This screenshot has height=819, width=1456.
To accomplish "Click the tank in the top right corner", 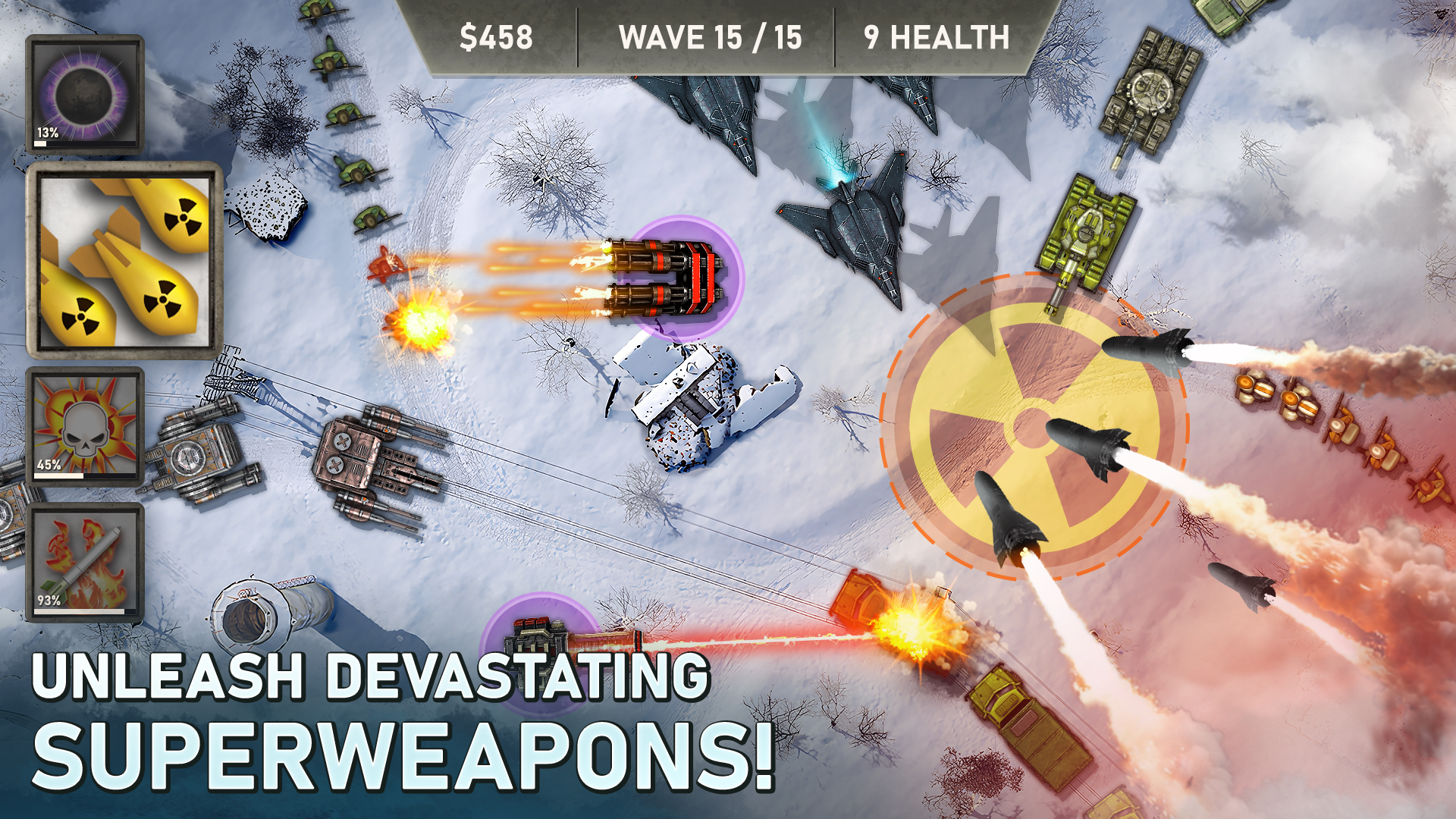I will [x=1153, y=91].
